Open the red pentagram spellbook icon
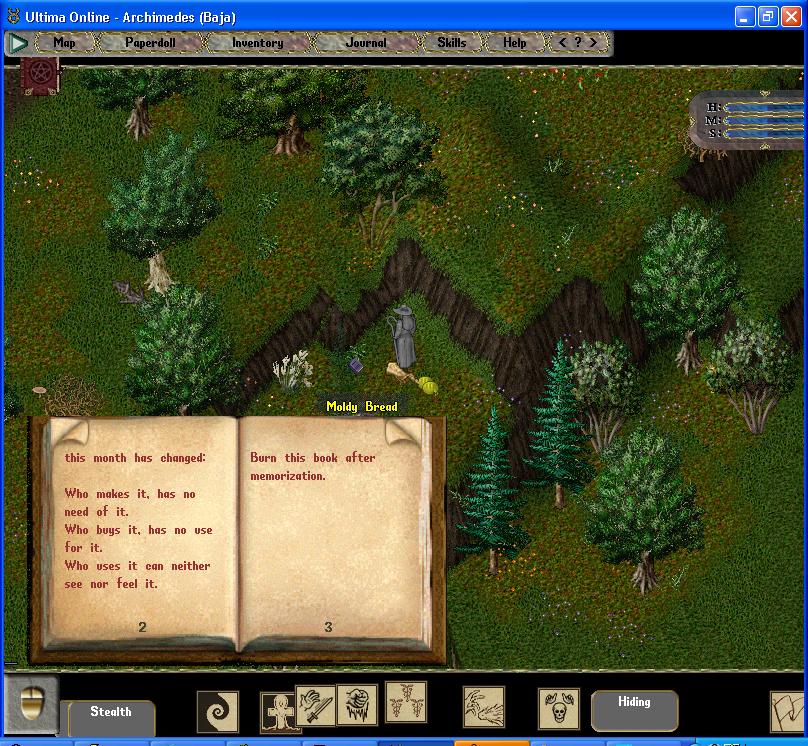808x746 pixels. 41,76
